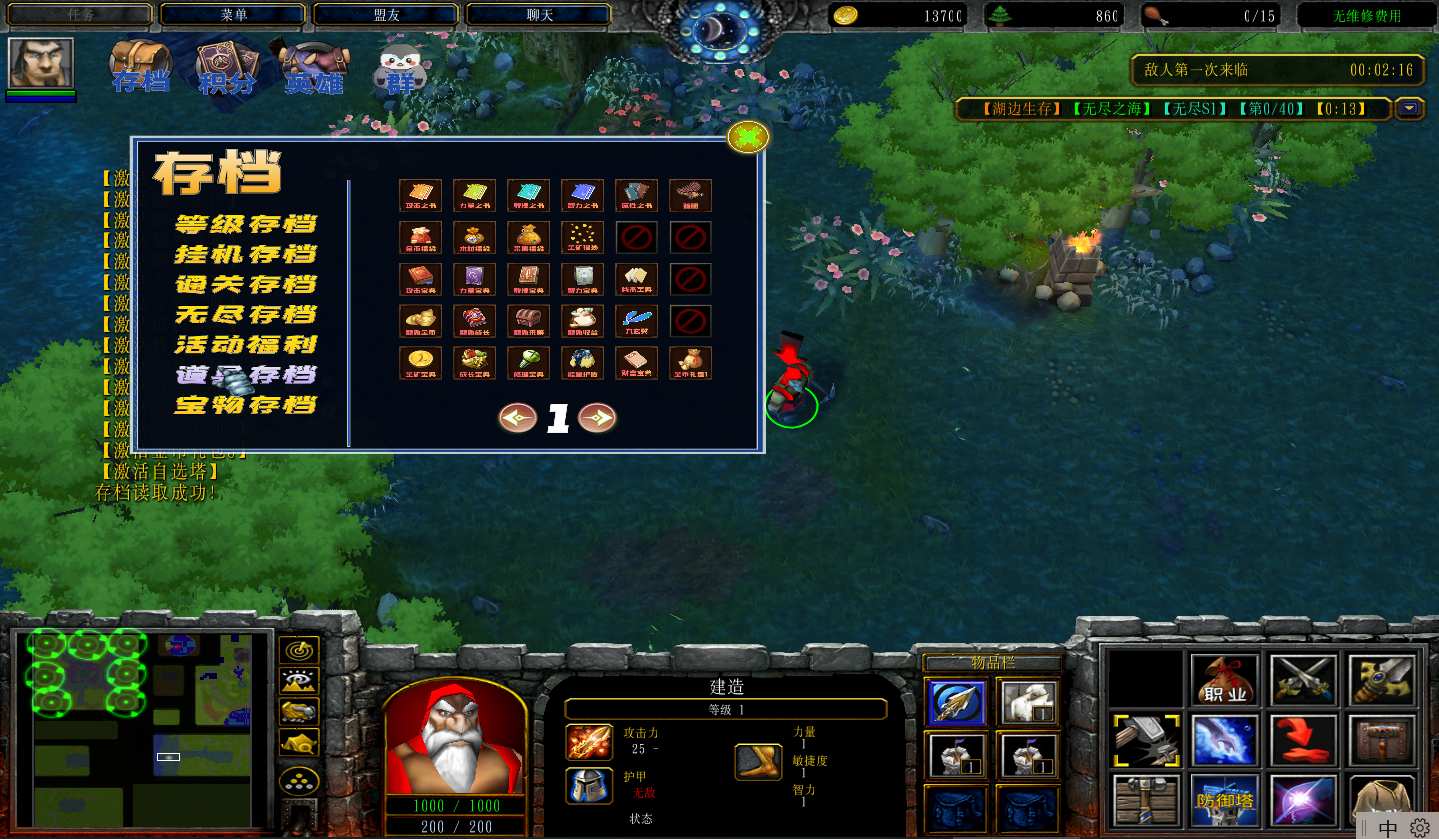Activate the 防御塔 defense tower build button
Viewport: 1439px width, 839px height.
pyautogui.click(x=1225, y=800)
